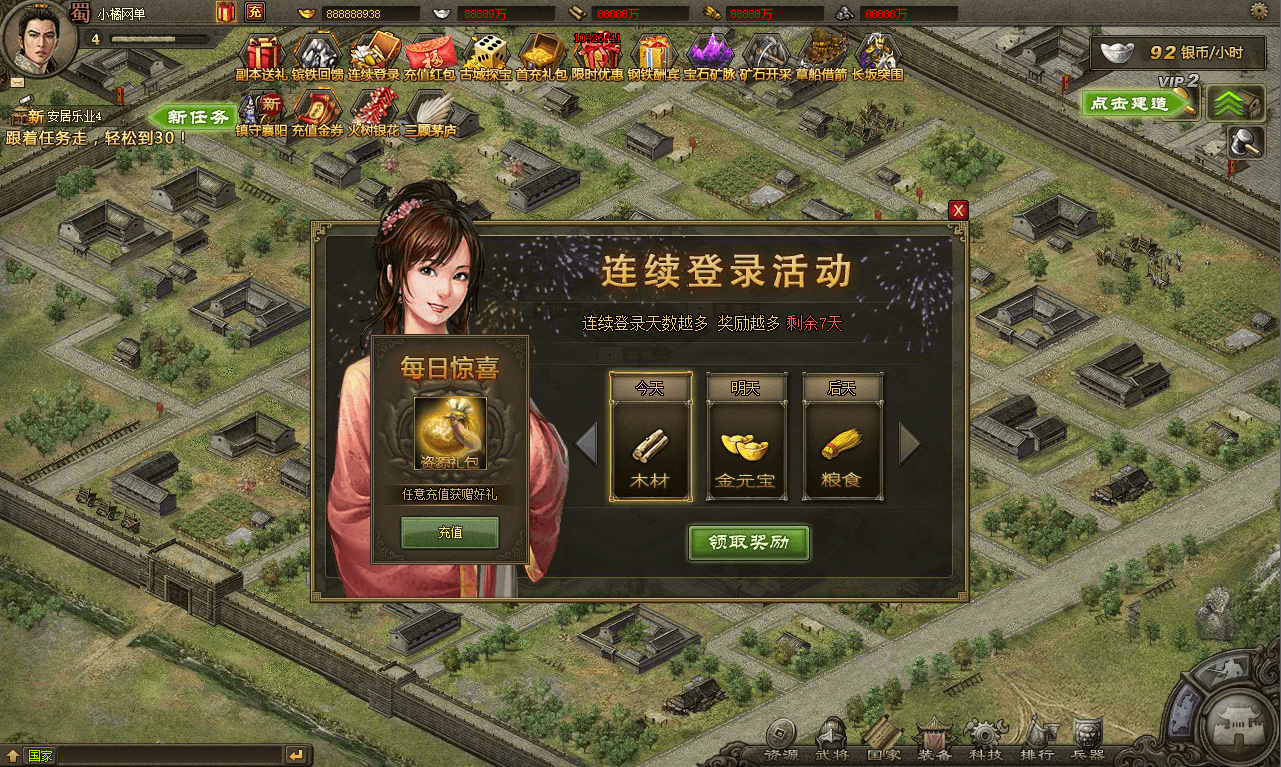Select the 矿石开采 pickaxe icon

pyautogui.click(x=763, y=52)
